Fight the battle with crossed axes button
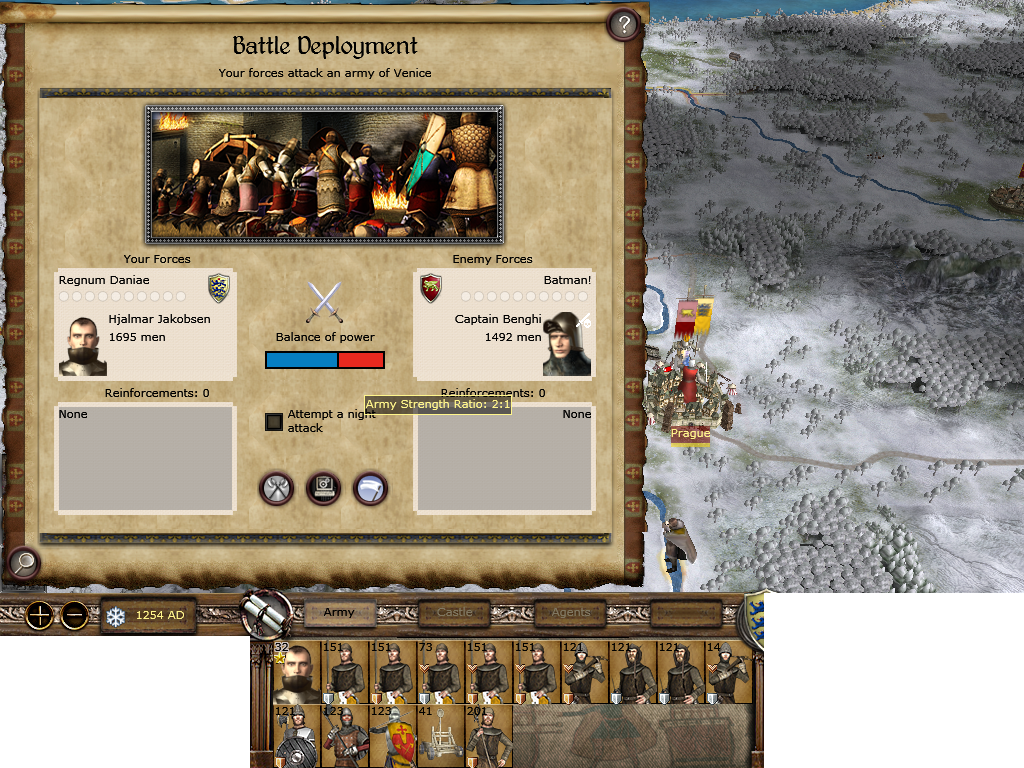1024x768 pixels. 277,489
